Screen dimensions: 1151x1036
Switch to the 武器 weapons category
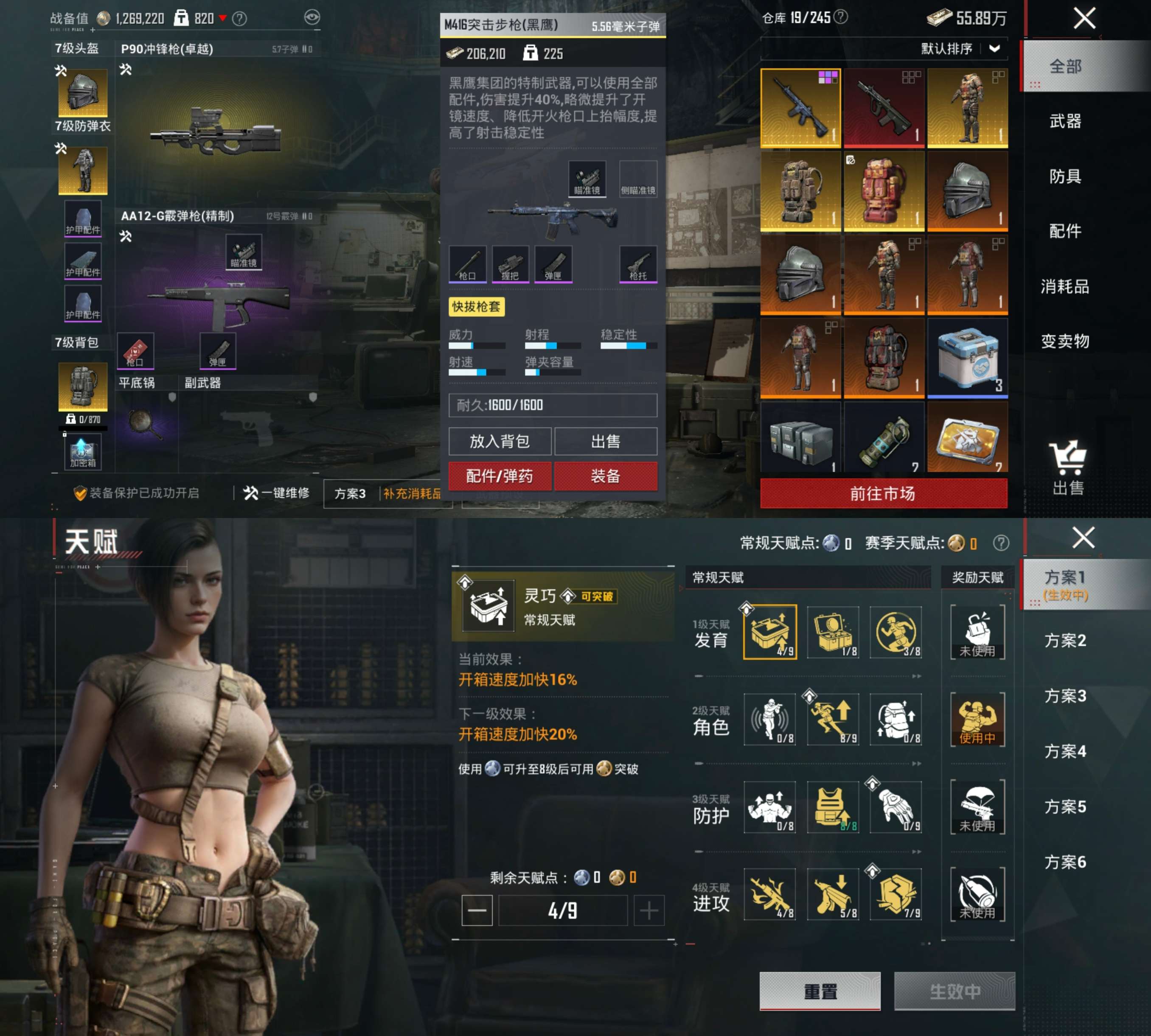(1065, 121)
